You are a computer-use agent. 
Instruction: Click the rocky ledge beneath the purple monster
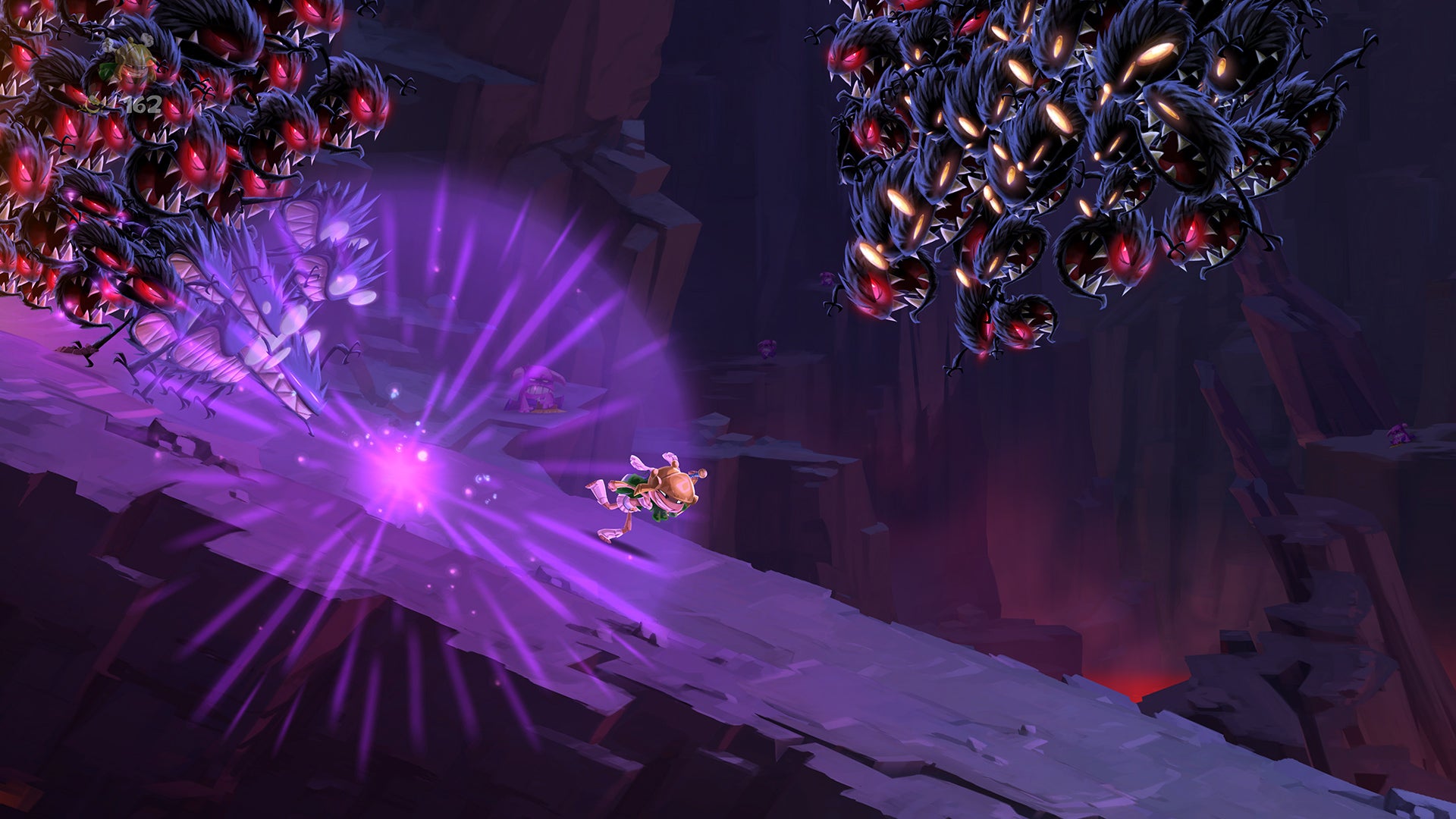pyautogui.click(x=546, y=421)
